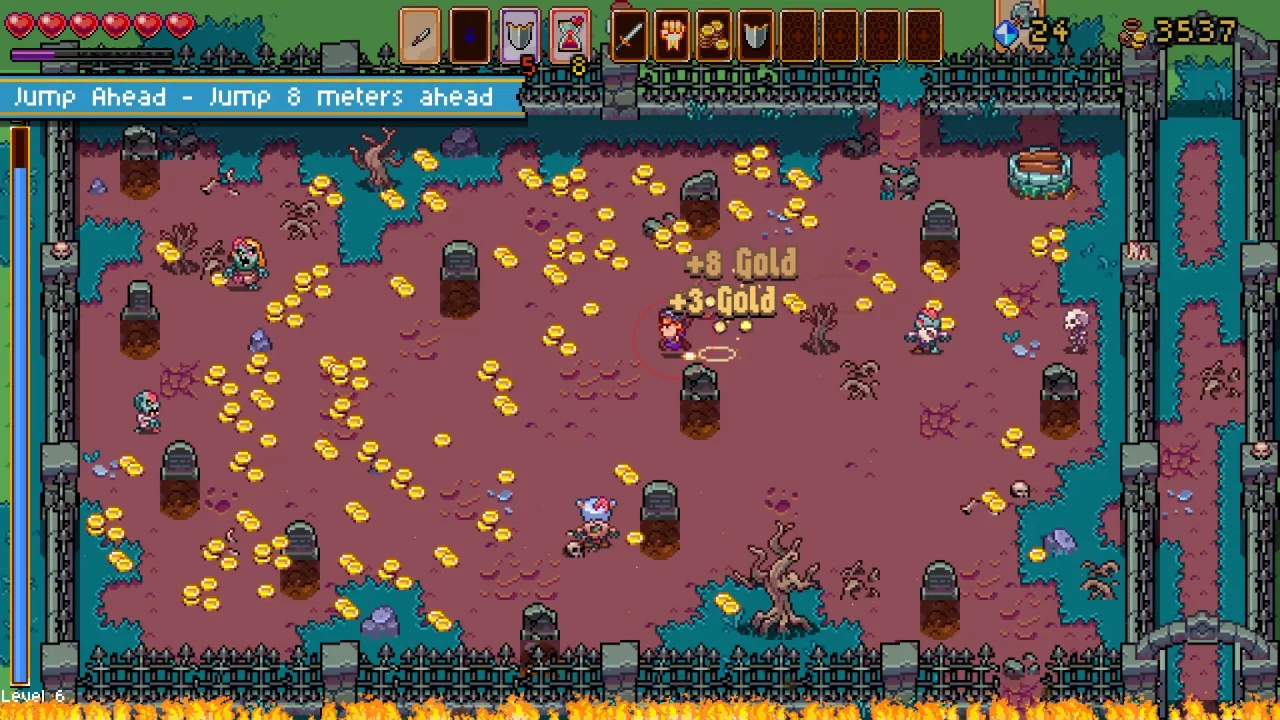1280x720 pixels.
Task: Click the coin stack greed upgrade icon
Action: click(x=713, y=36)
